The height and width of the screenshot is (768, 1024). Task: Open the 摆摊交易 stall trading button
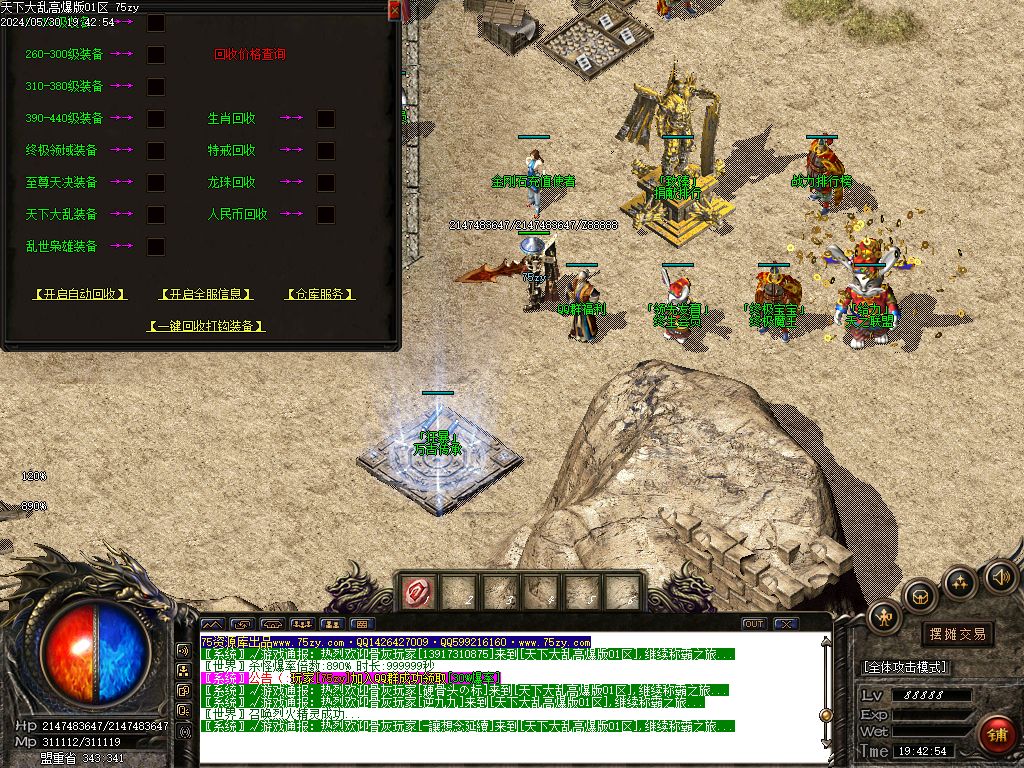(x=957, y=634)
